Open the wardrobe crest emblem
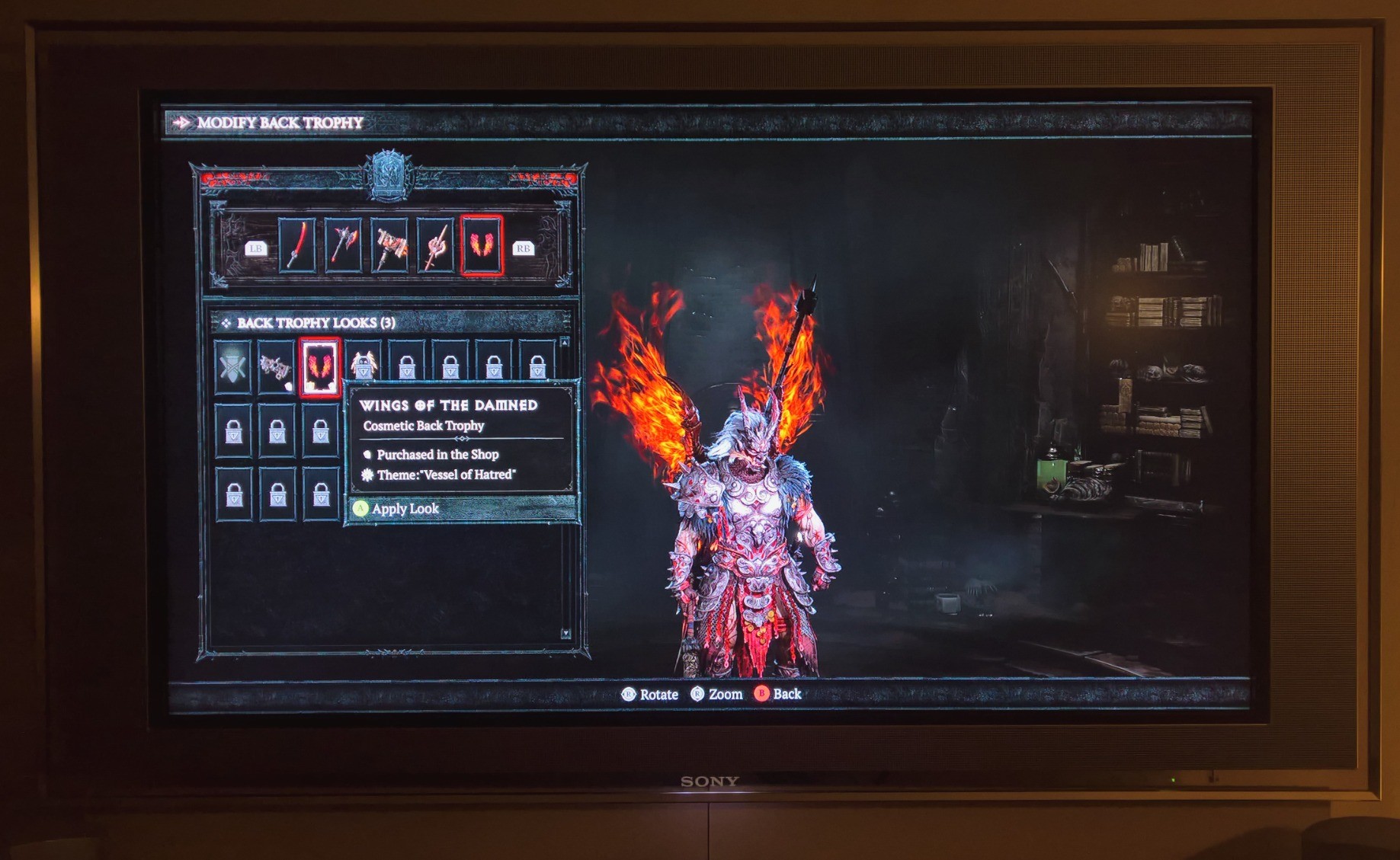1400x860 pixels. click(x=389, y=175)
